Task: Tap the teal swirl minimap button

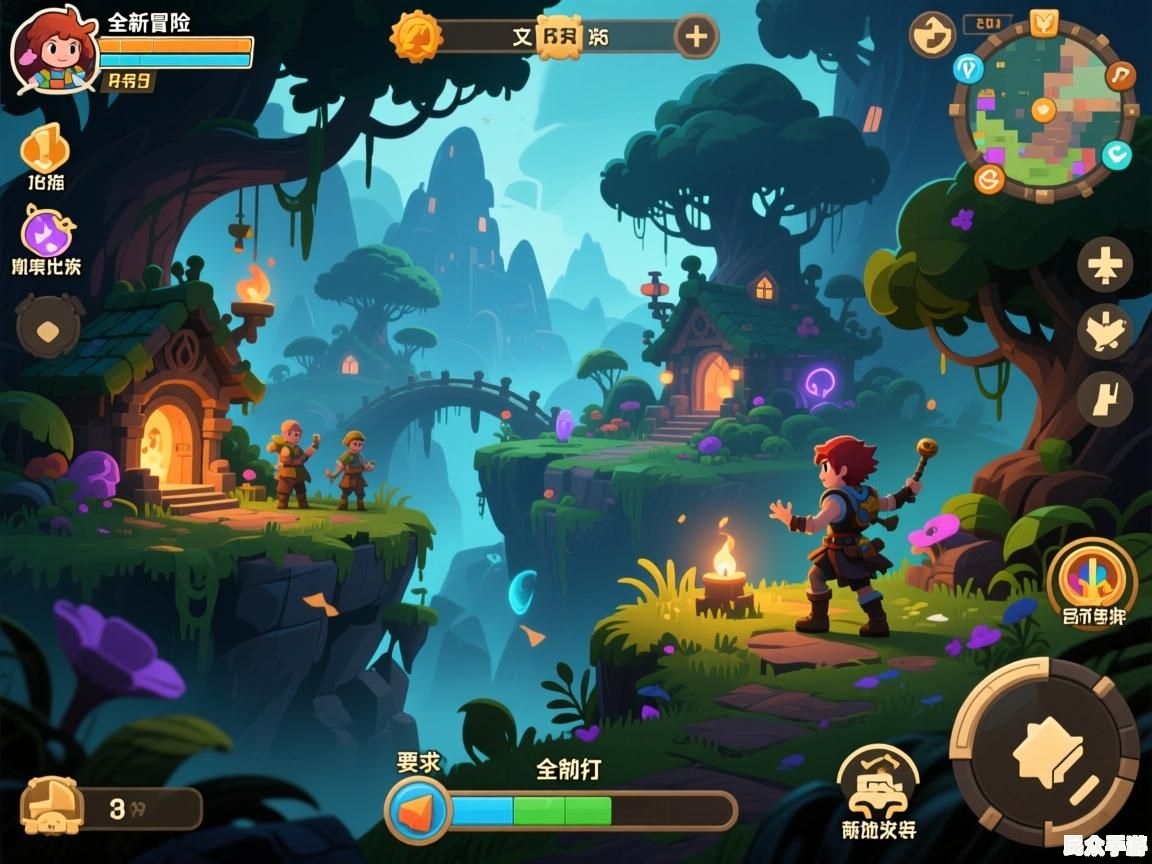Action: 1116,154
